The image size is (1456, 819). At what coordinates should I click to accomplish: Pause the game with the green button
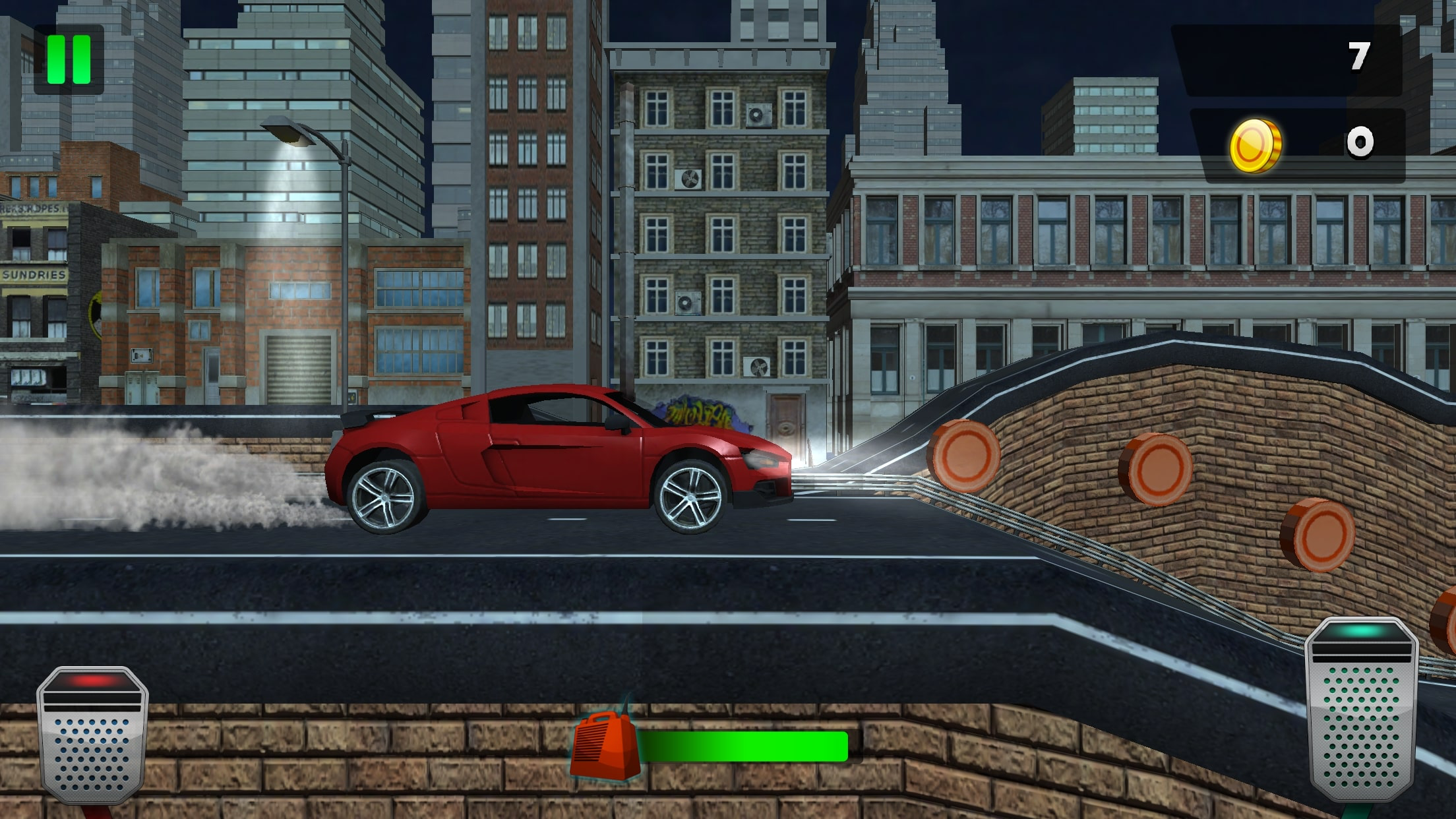click(69, 59)
